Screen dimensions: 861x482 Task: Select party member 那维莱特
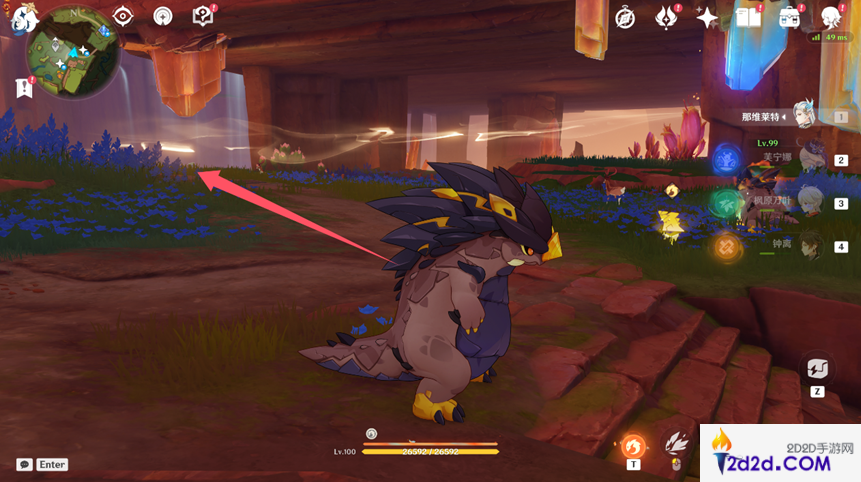click(x=803, y=116)
